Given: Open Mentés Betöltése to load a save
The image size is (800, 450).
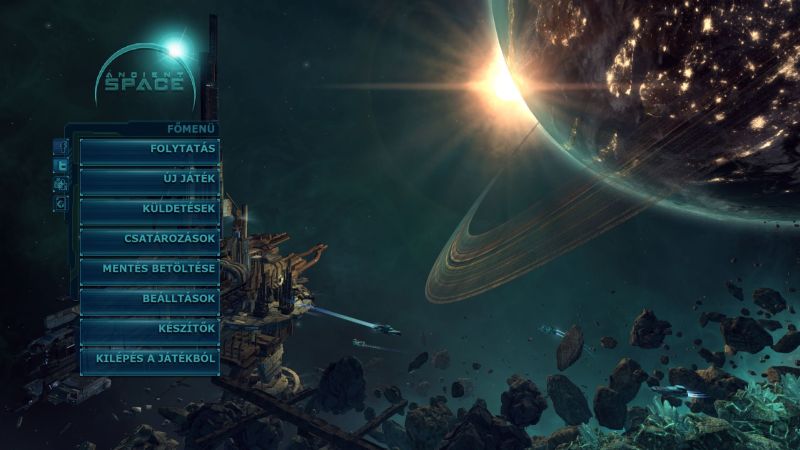Looking at the screenshot, I should [149, 269].
